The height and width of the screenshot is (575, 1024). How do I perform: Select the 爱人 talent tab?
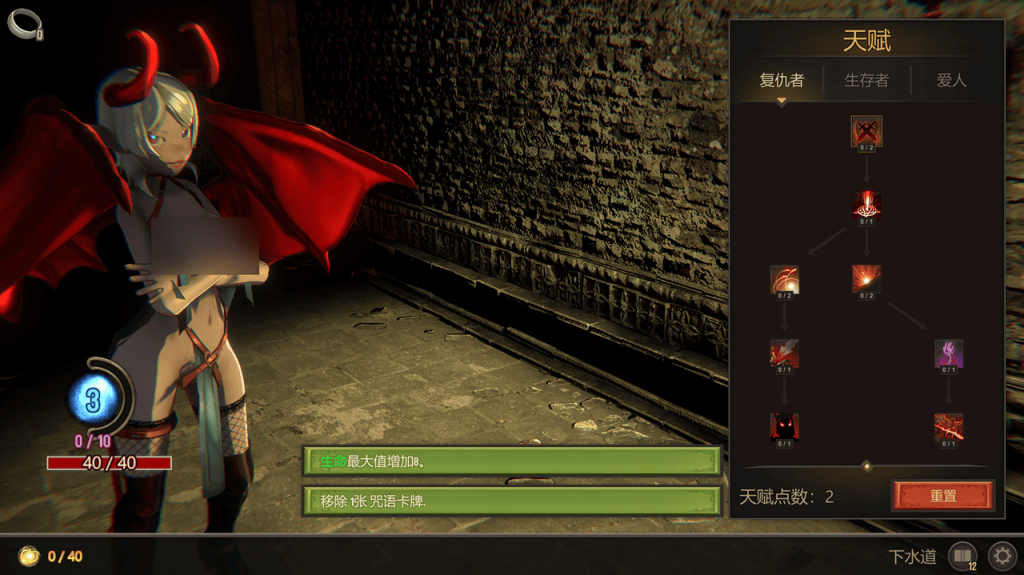pos(951,81)
